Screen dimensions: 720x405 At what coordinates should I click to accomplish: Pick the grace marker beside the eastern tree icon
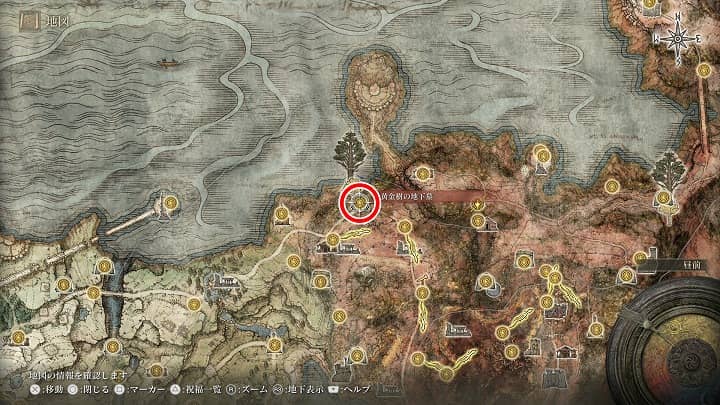pos(664,199)
